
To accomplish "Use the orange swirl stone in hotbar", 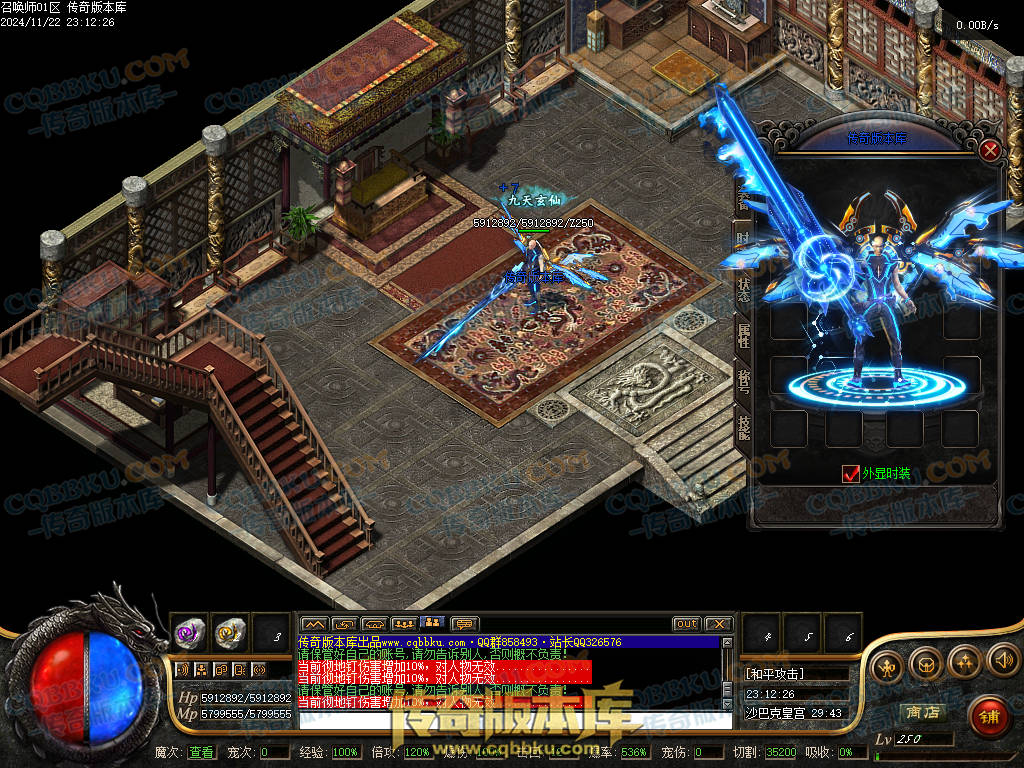I will pos(231,632).
